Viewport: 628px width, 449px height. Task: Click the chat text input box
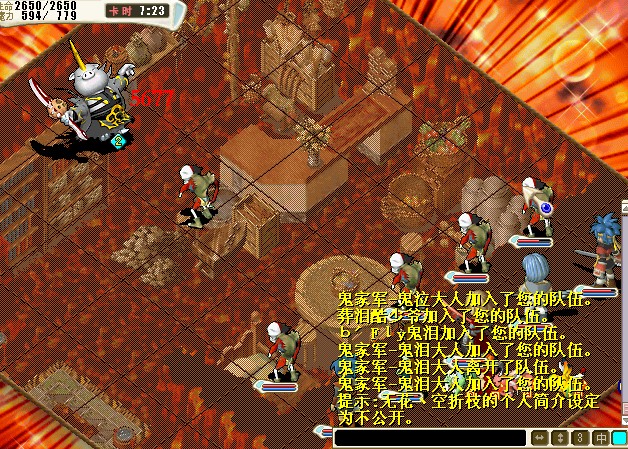pos(430,438)
